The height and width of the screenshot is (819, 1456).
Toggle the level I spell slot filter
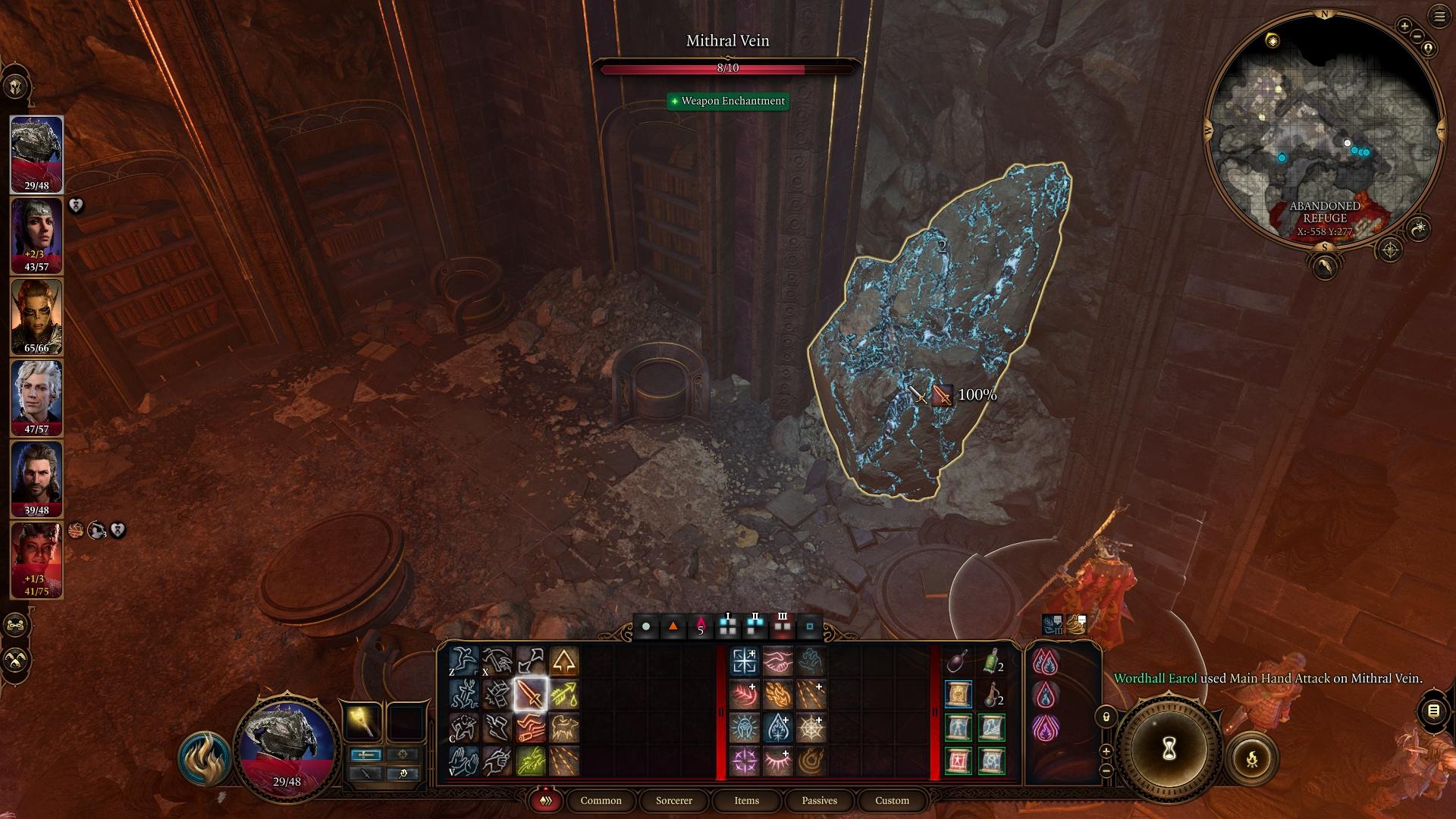click(x=728, y=626)
